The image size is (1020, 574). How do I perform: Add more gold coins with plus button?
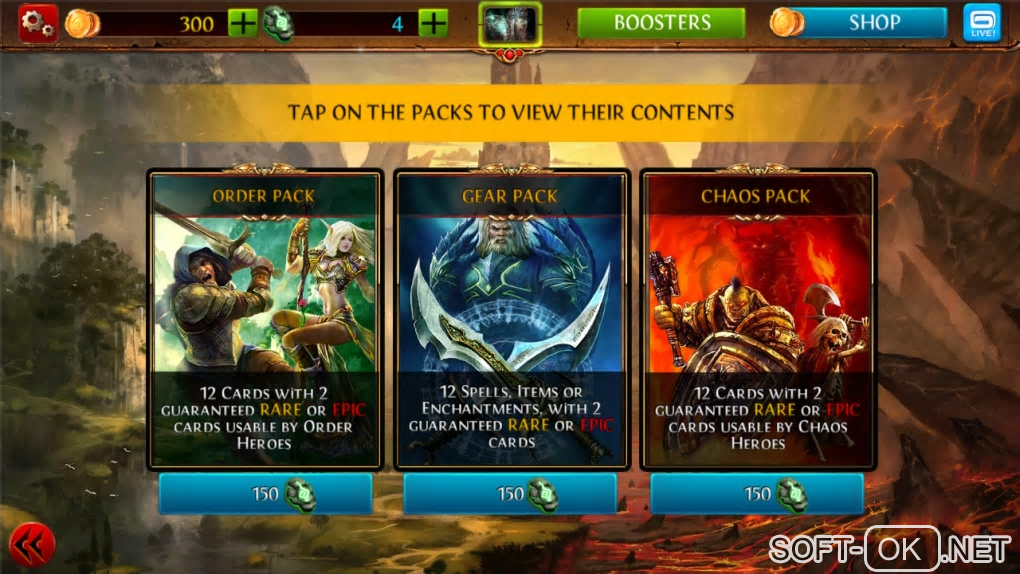click(x=243, y=23)
